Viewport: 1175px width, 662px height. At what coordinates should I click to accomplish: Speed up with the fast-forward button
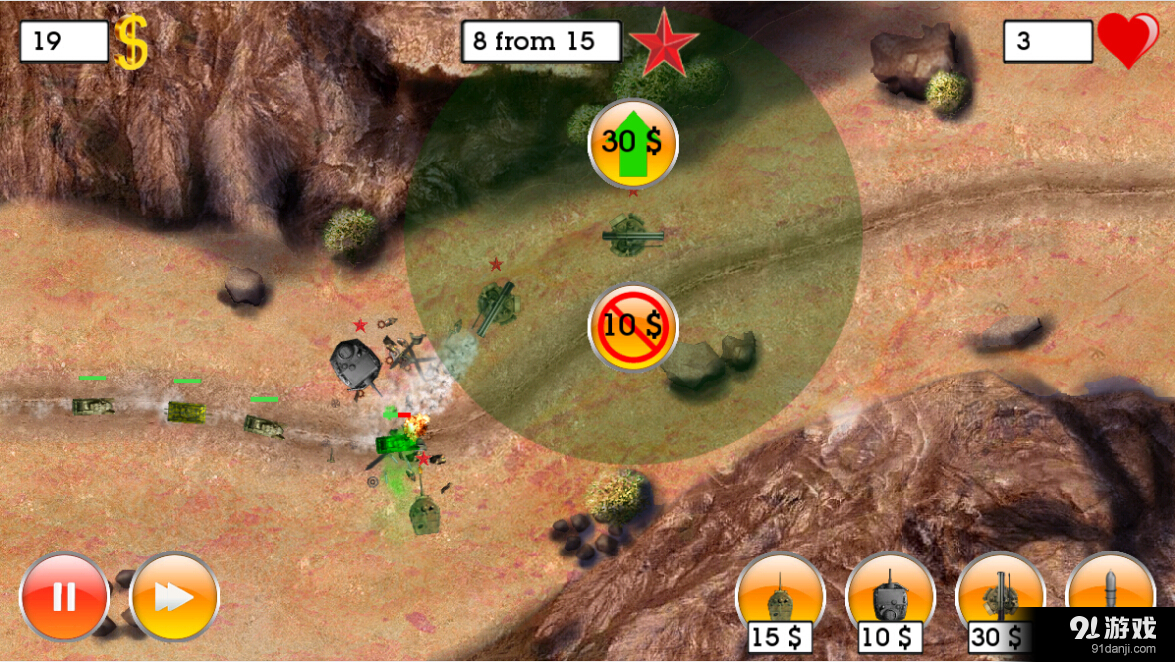click(174, 597)
